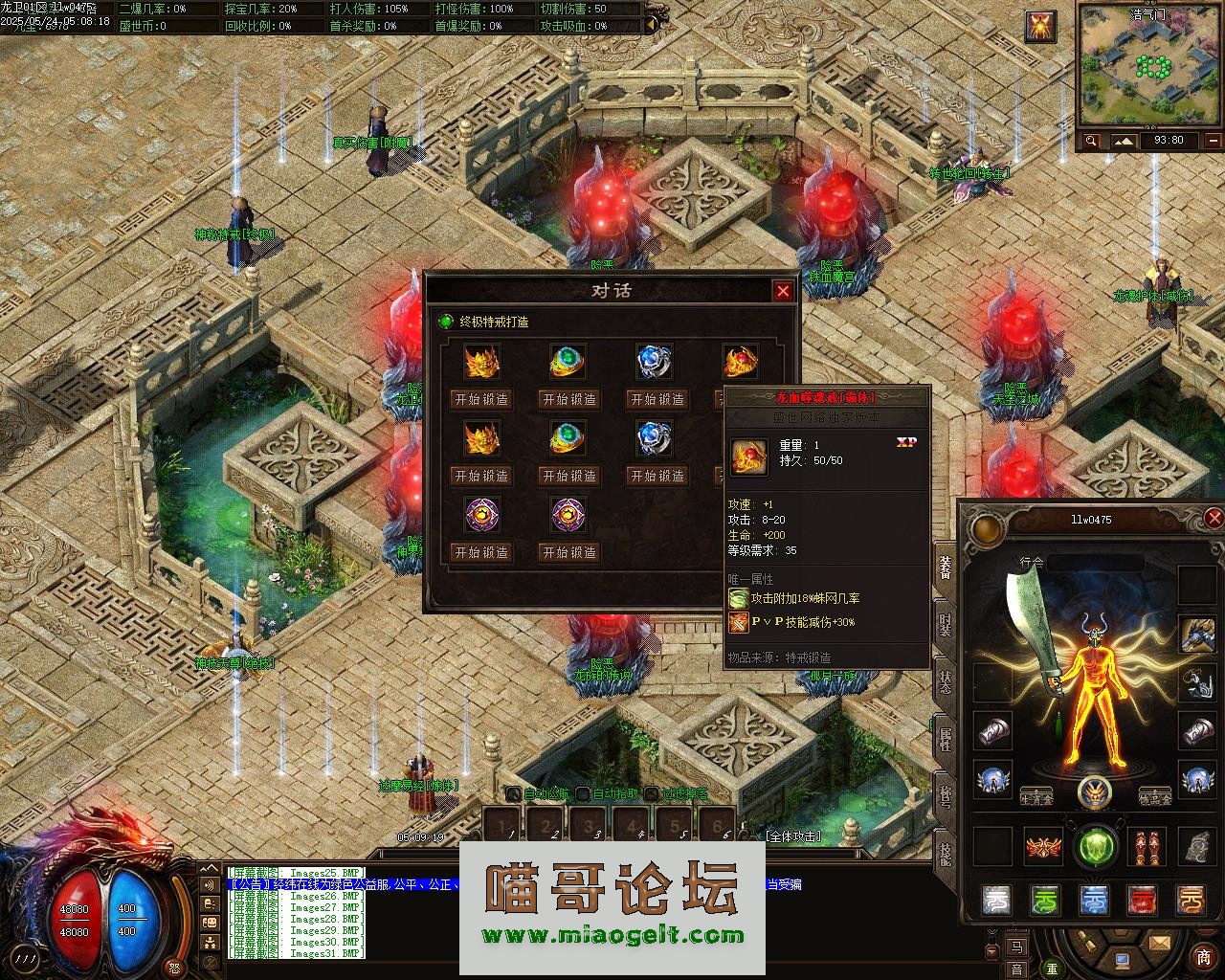Toggle the 过滤掉落 checkbox
Image resolution: width=1225 pixels, height=980 pixels.
click(652, 793)
